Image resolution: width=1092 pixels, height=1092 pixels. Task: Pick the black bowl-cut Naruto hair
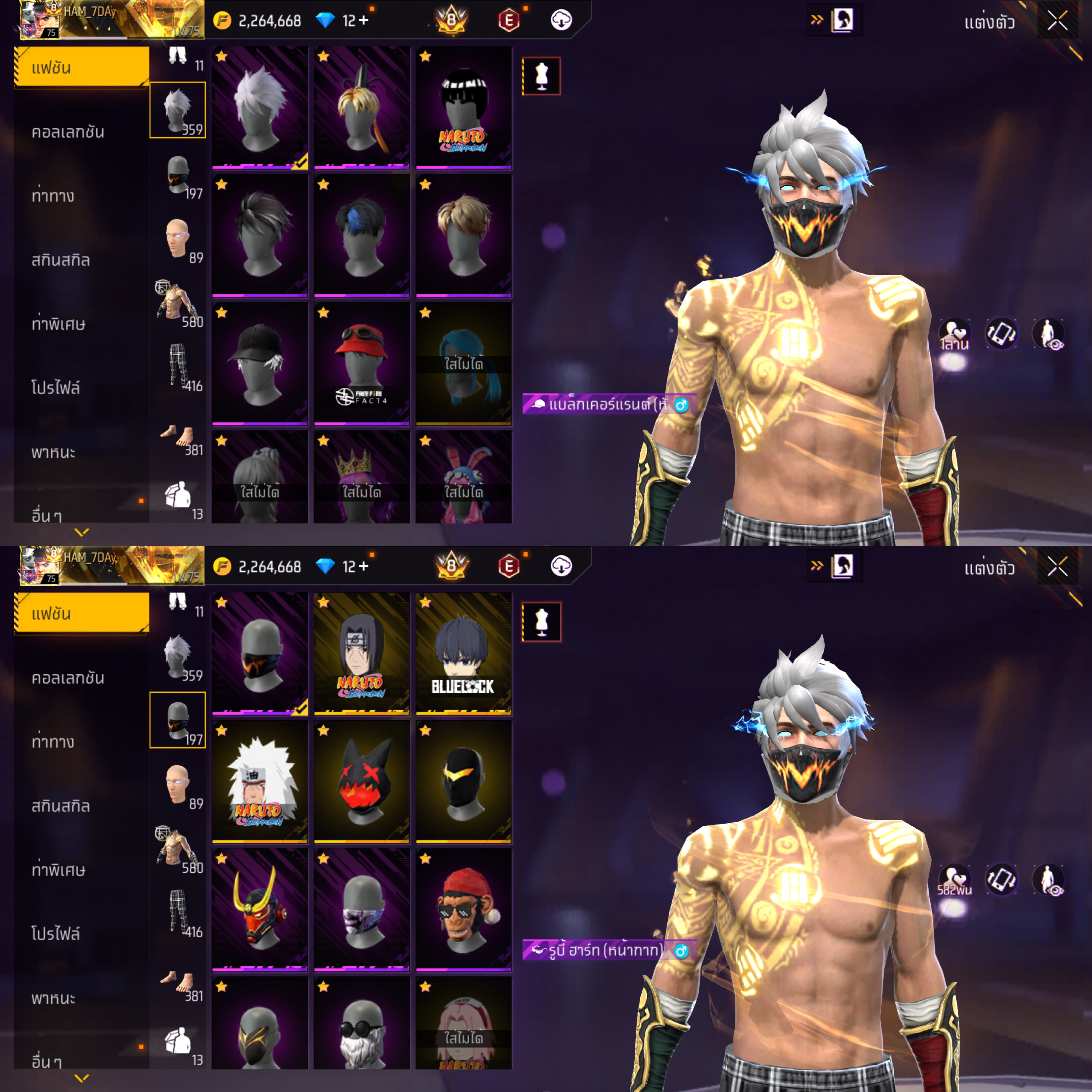[x=463, y=107]
